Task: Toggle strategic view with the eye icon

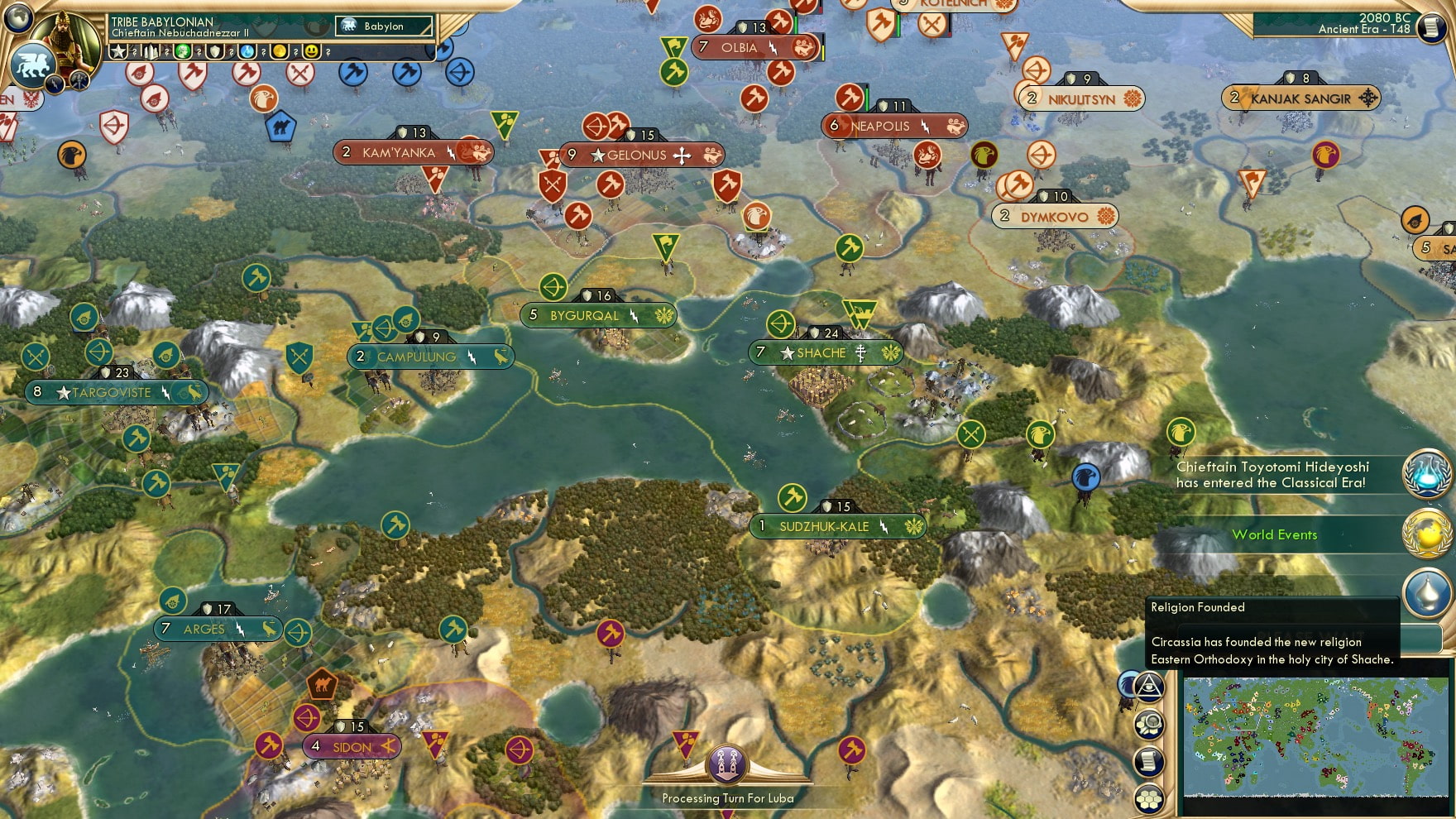Action: coord(1148,687)
